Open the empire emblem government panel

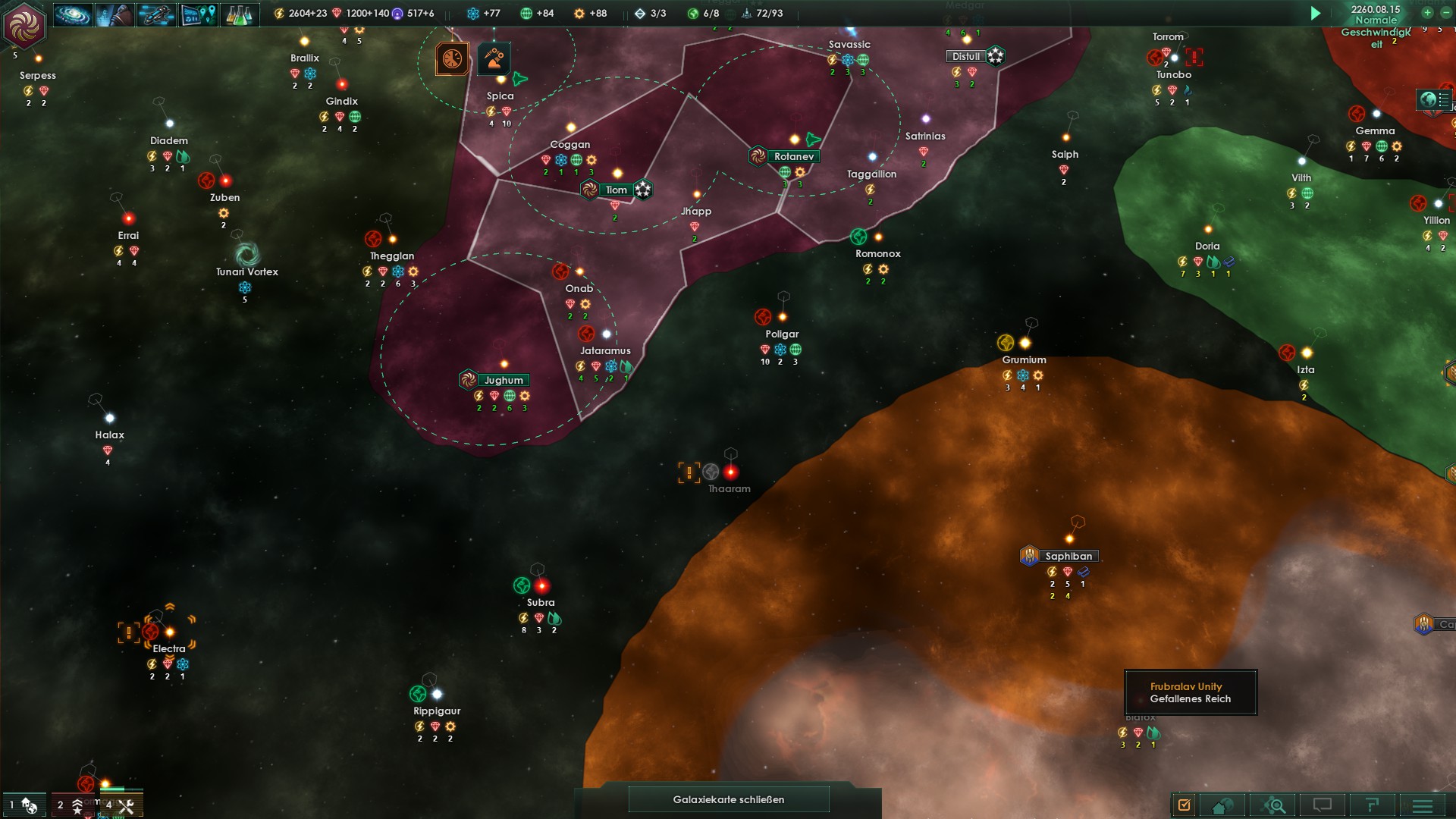point(24,24)
